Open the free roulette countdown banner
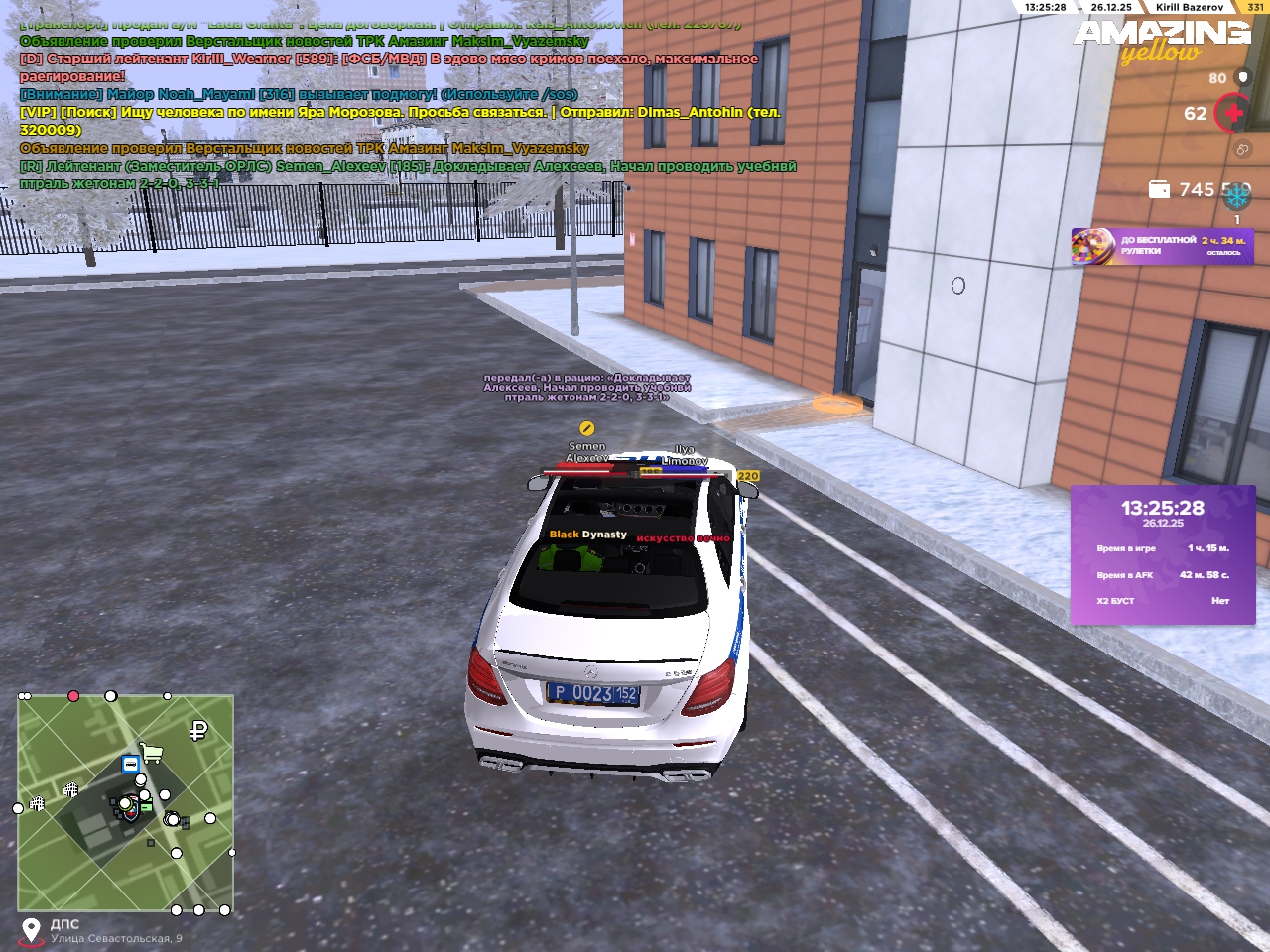The image size is (1270, 952). [1162, 246]
